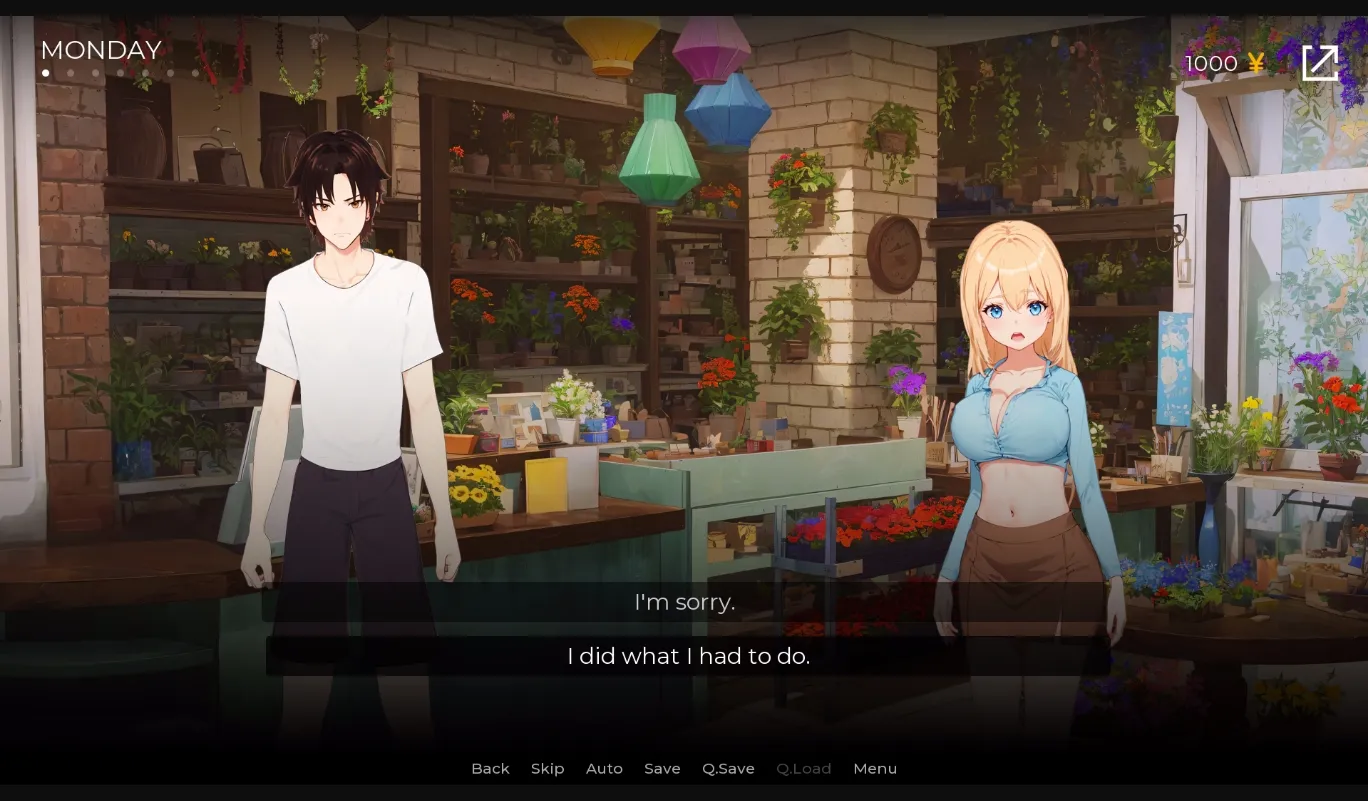
Task: Click the yellow yen currency icon
Action: tap(1255, 62)
